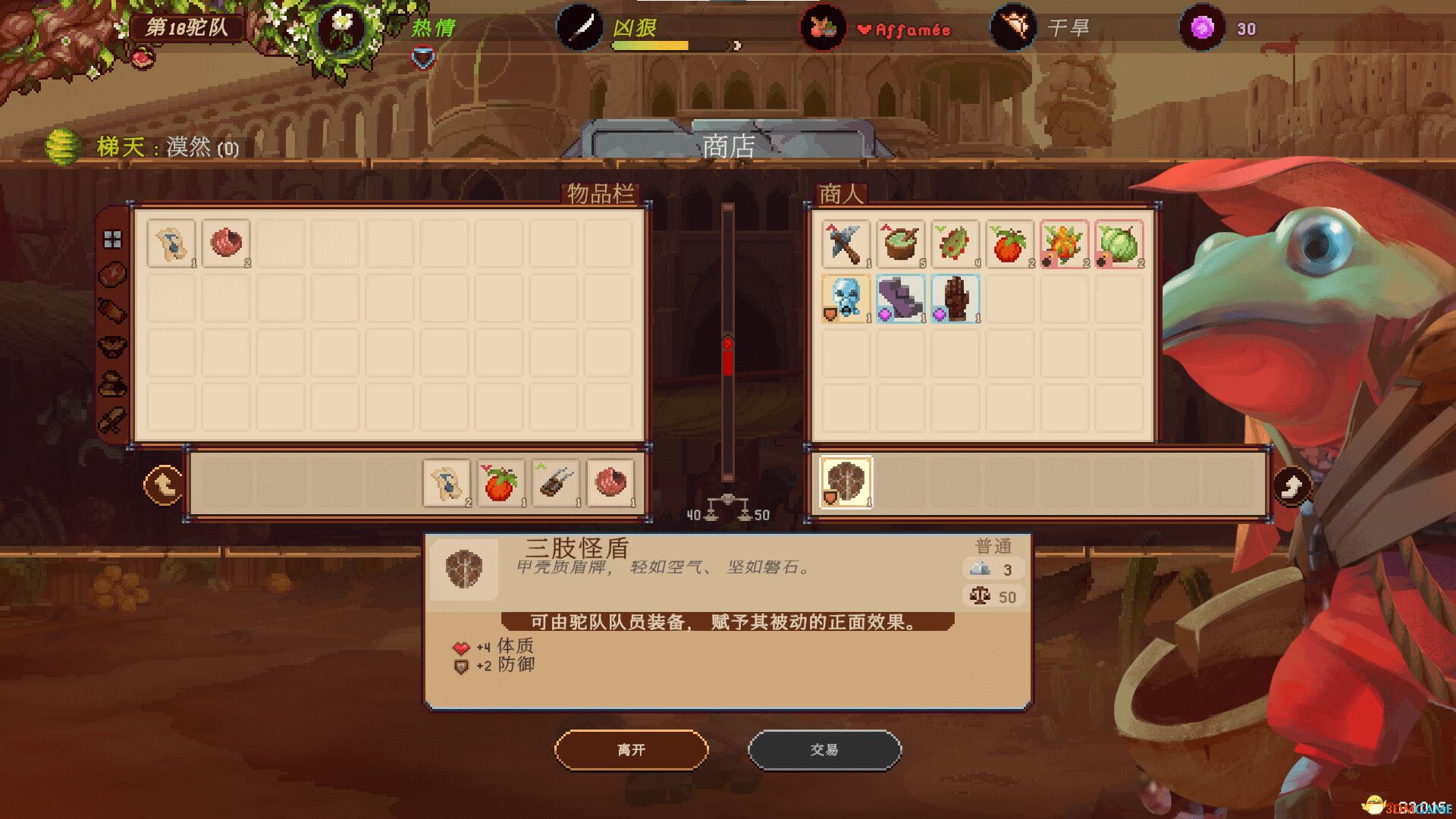Choose the spiky green cactus fruit item
The image size is (1456, 819).
955,243
